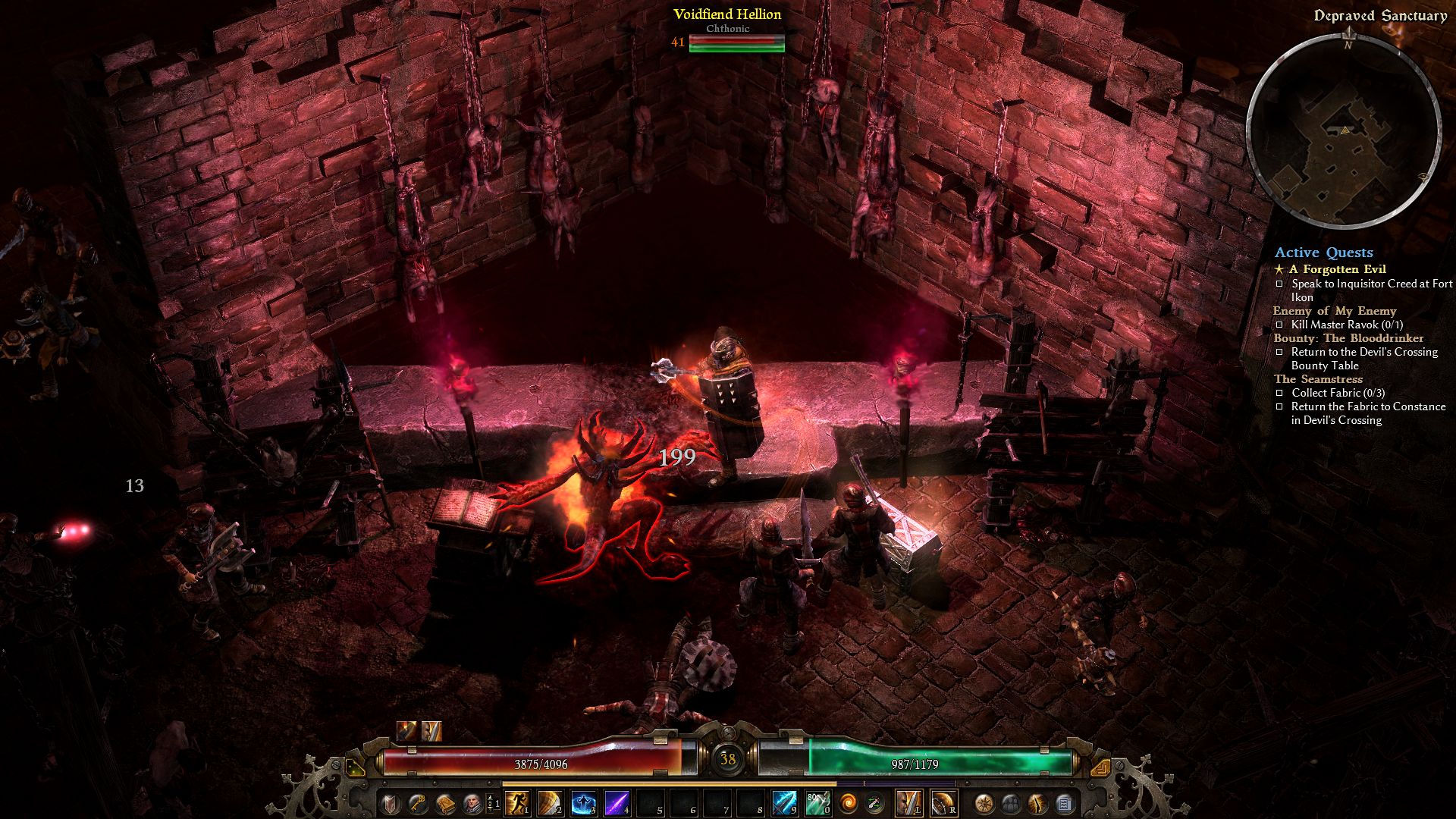The height and width of the screenshot is (819, 1456).
Task: Open the multiplayer party icon
Action: coord(1011,803)
